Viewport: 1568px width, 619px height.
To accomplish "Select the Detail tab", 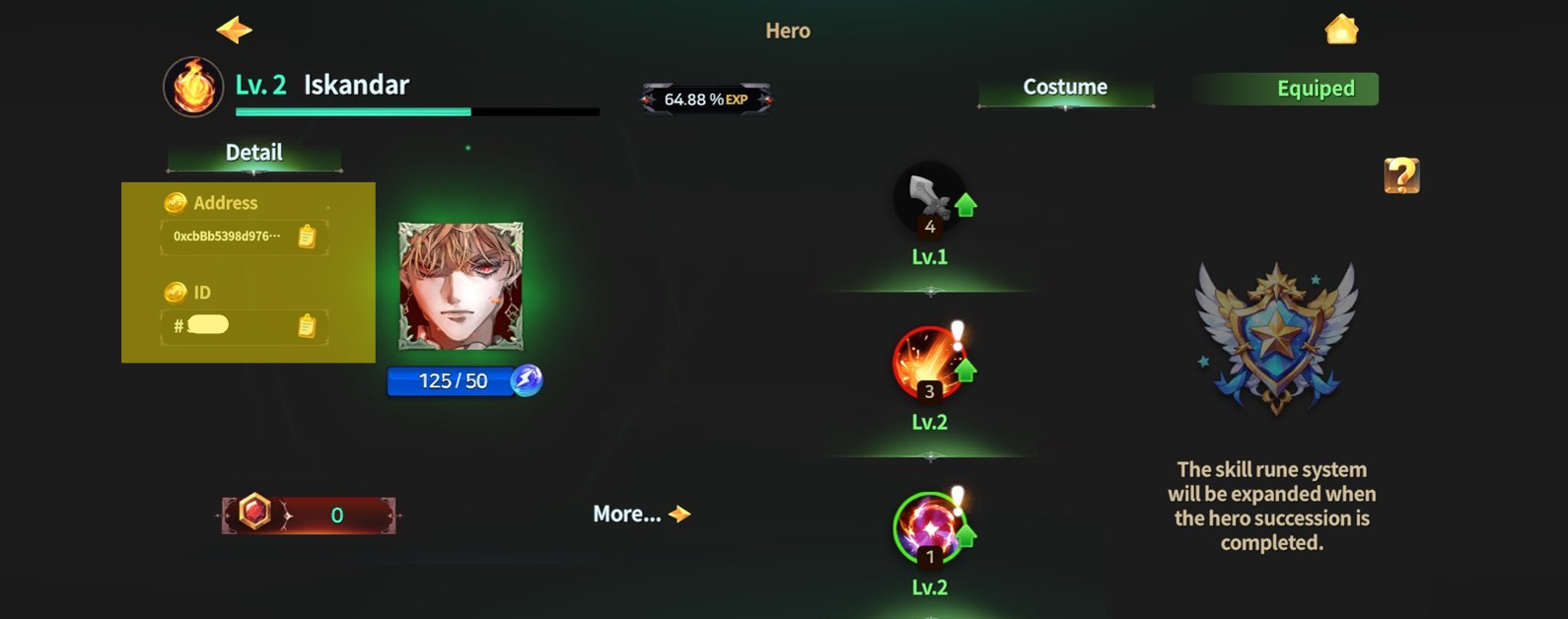I will [254, 153].
